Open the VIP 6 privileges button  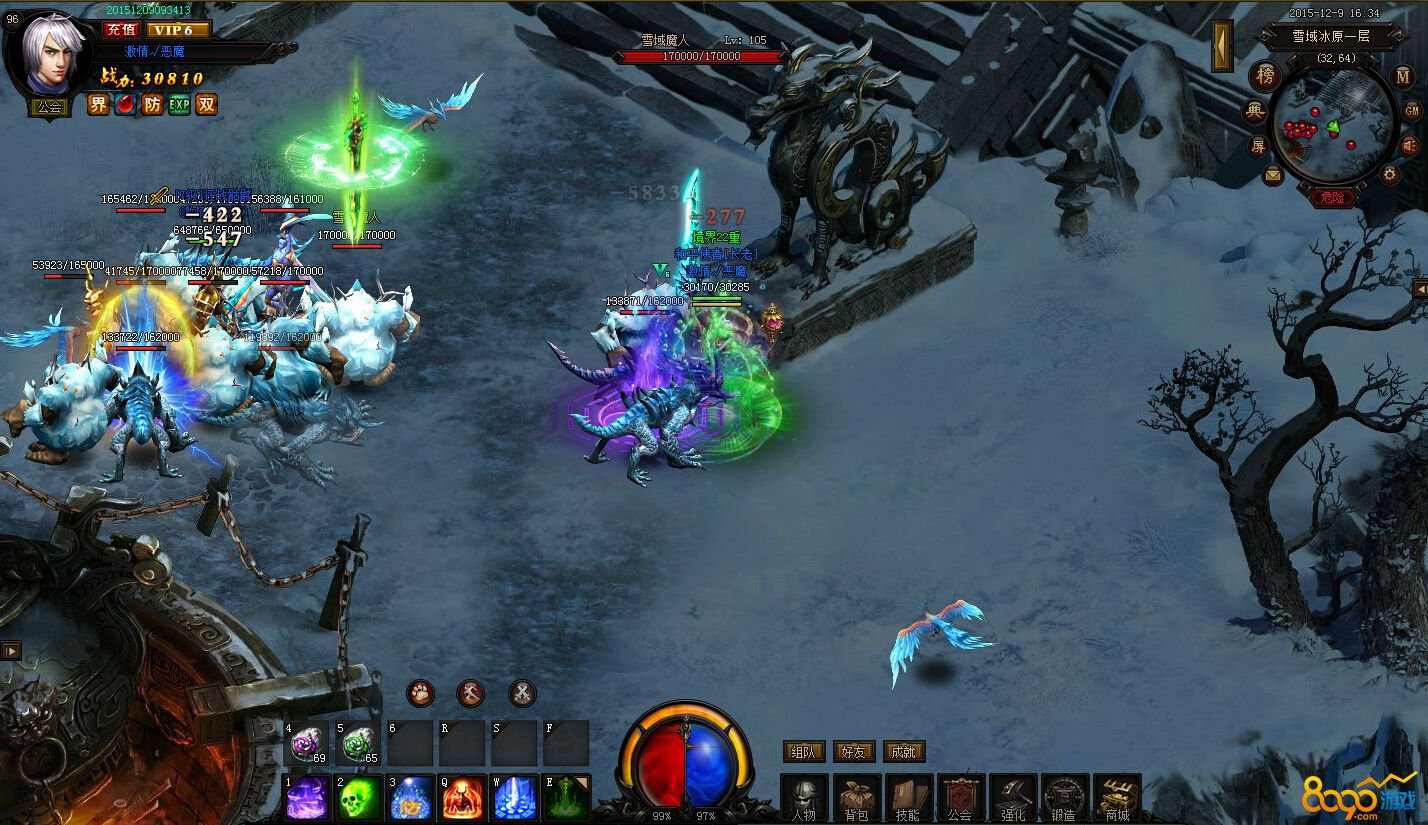pyautogui.click(x=178, y=30)
